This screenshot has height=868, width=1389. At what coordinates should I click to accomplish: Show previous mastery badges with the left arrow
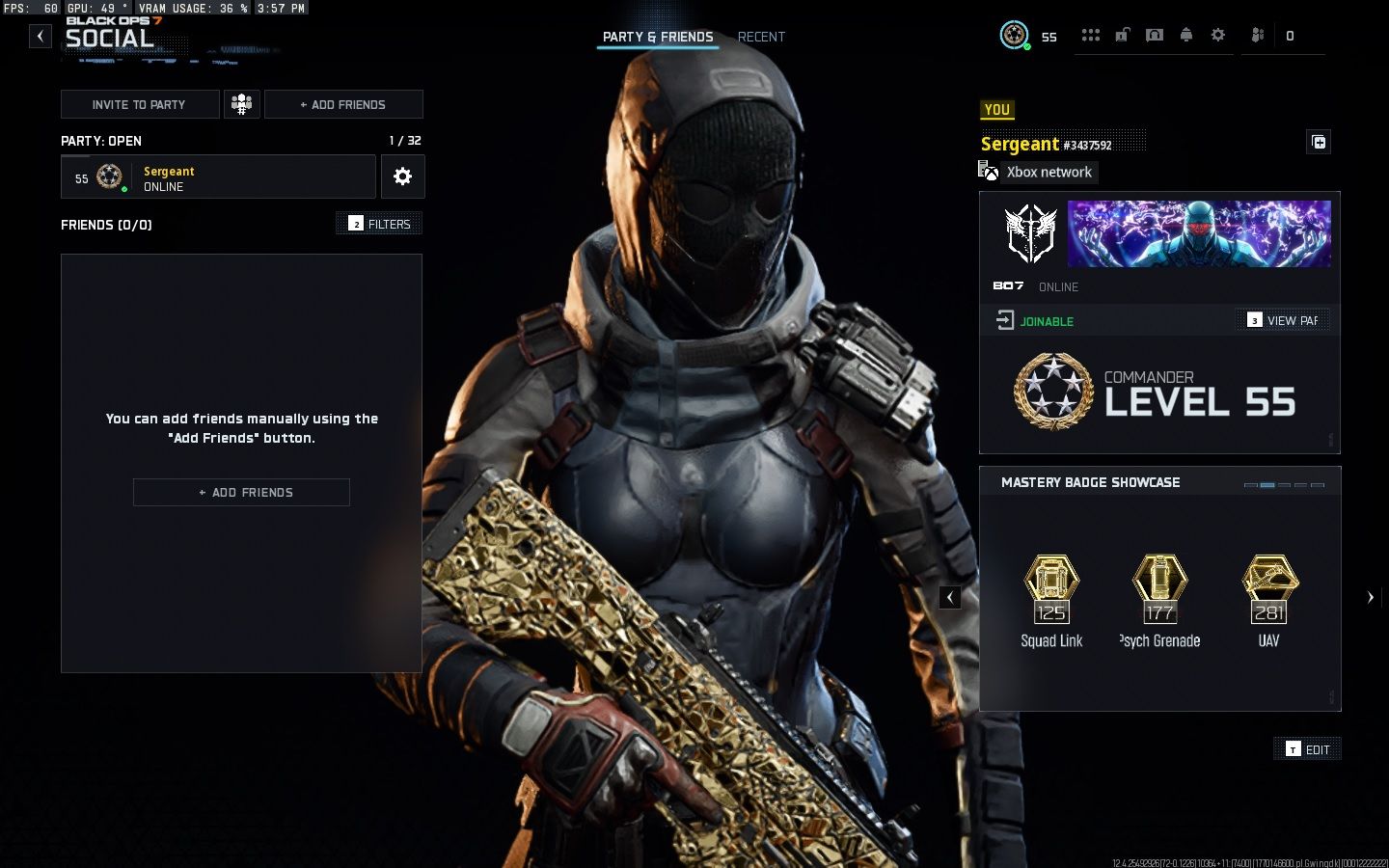950,597
